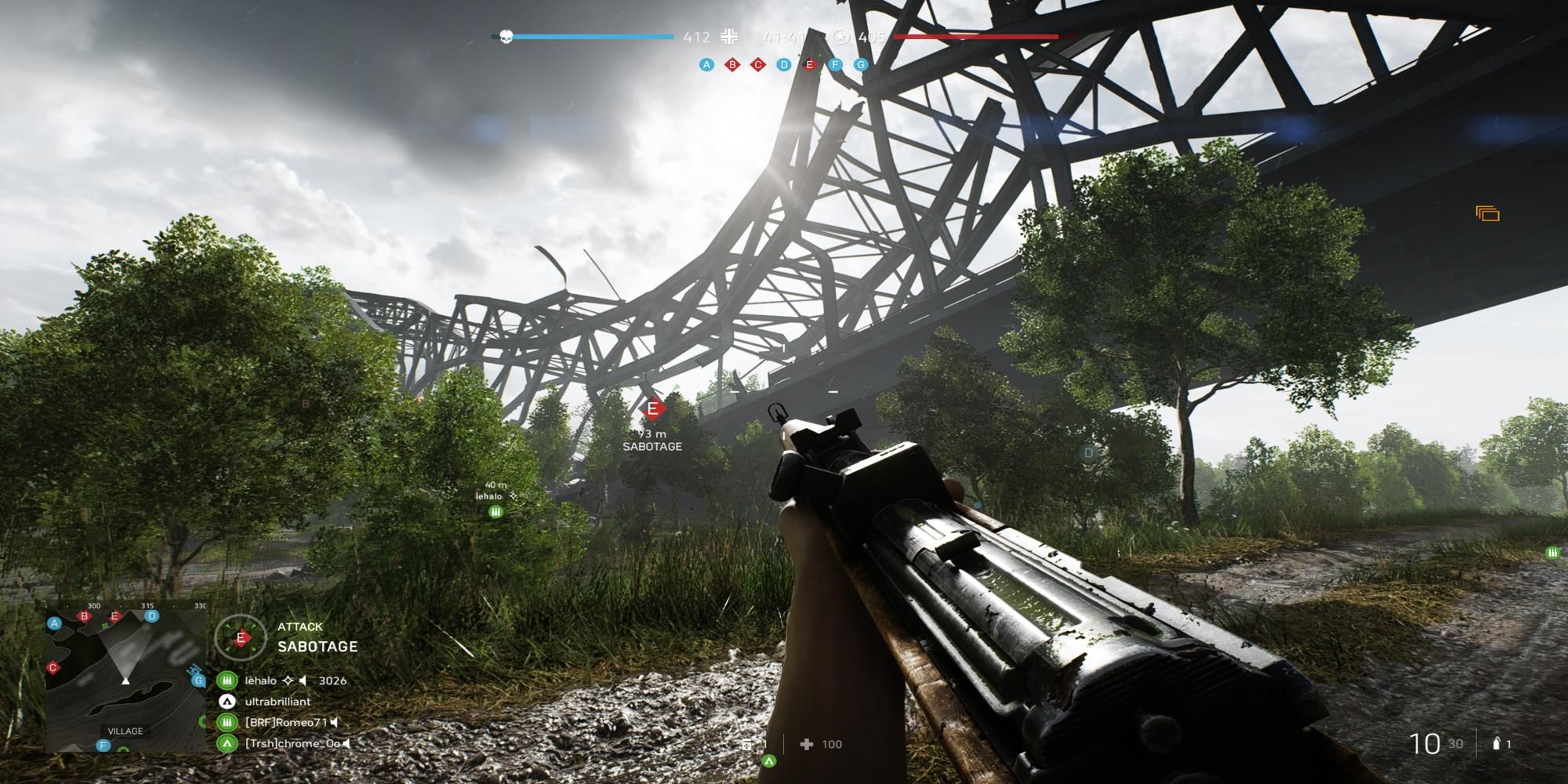
Task: Switch focus to objective G marker
Action: 861,64
